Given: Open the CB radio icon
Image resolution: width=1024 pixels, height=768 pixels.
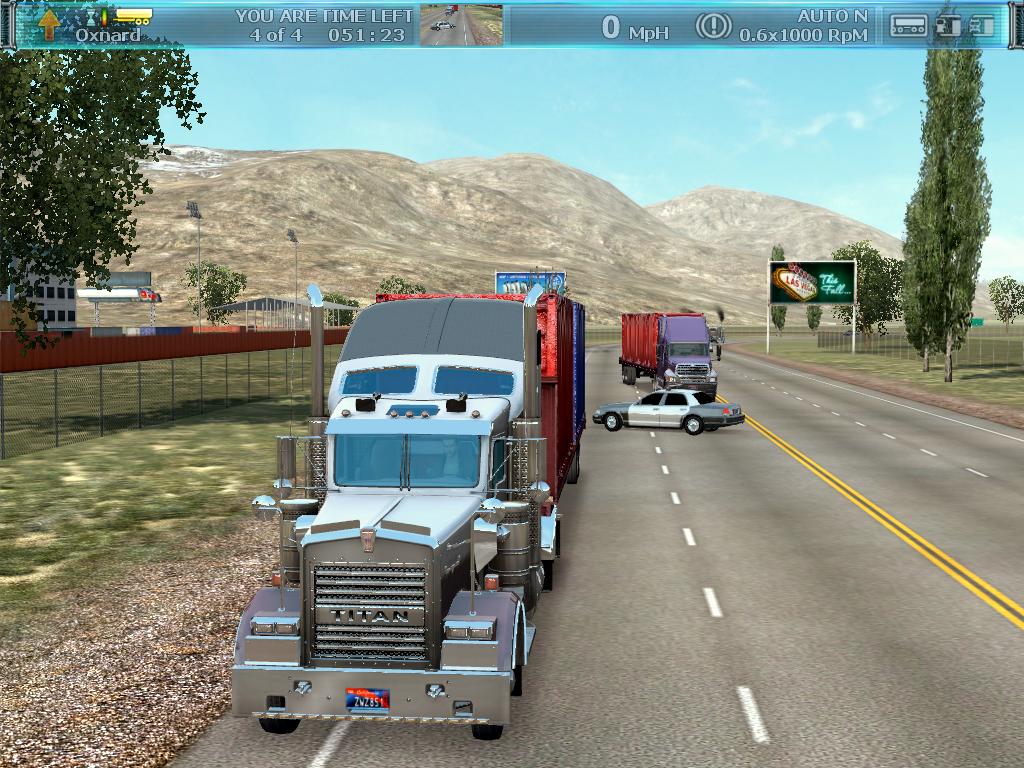Looking at the screenshot, I should pos(908,27).
